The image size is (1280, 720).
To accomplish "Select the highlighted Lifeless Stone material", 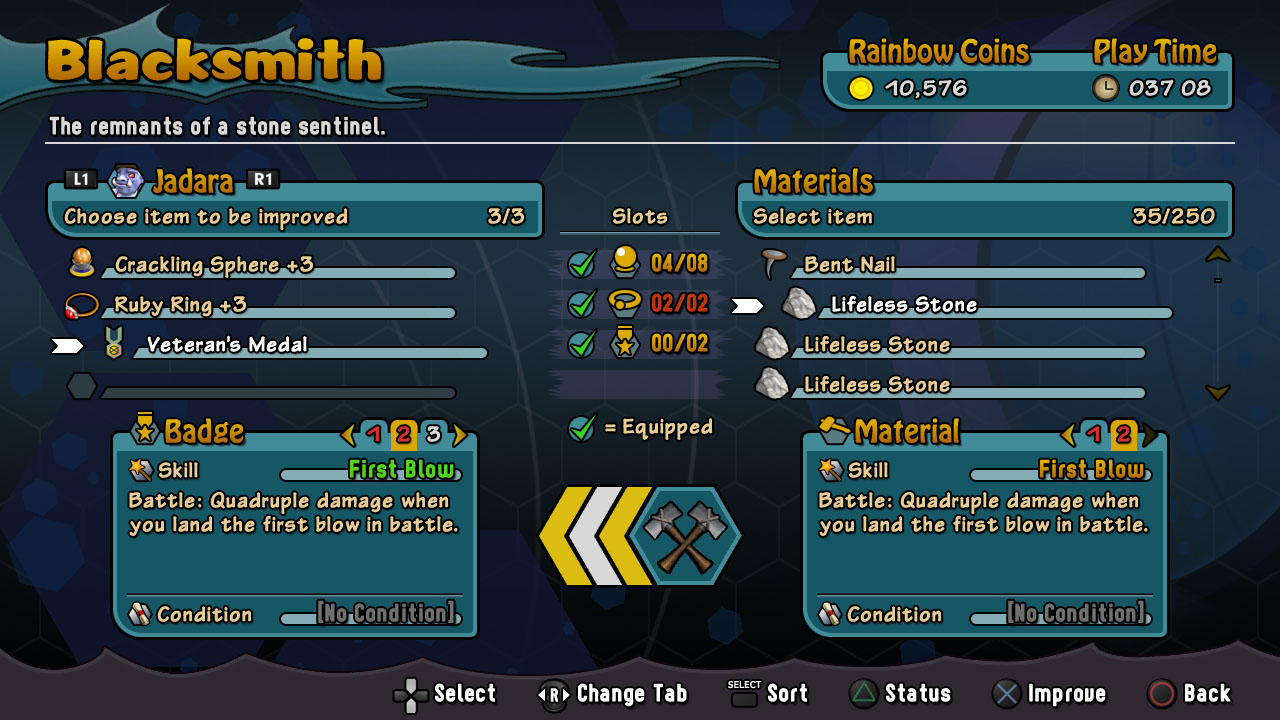I will point(903,305).
